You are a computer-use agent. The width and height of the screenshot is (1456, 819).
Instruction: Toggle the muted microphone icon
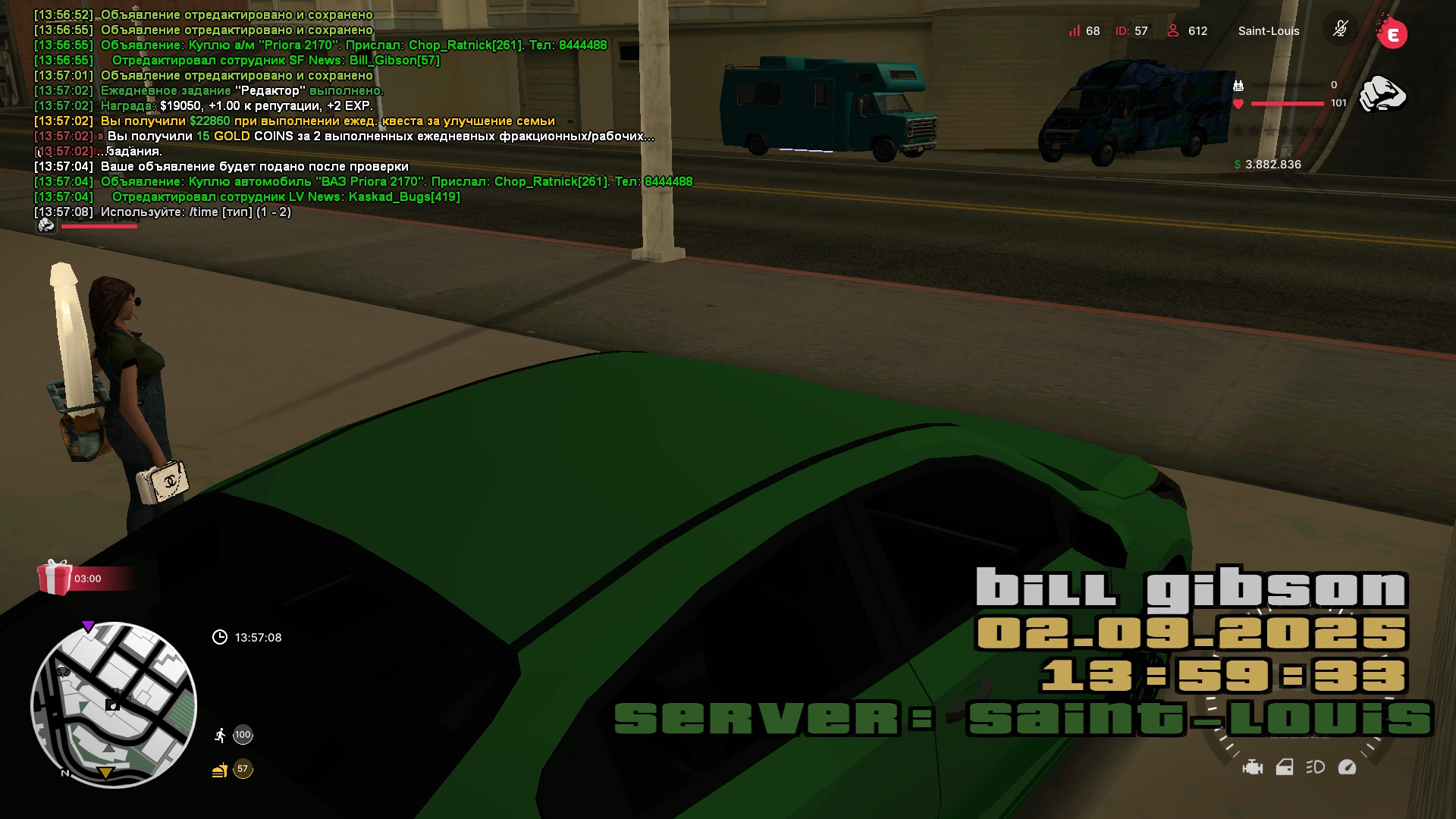pos(1340,30)
